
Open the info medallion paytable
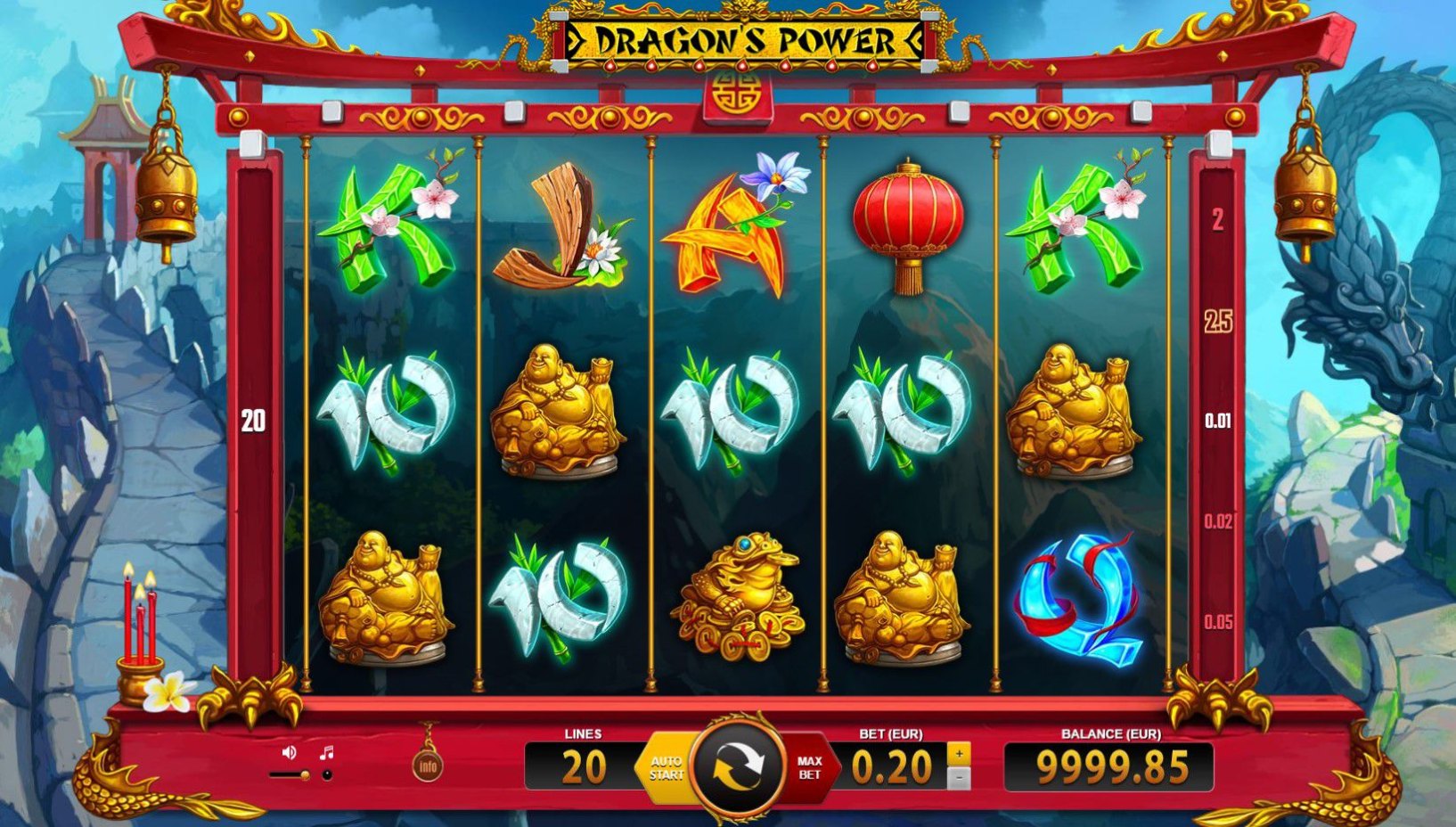tap(429, 766)
